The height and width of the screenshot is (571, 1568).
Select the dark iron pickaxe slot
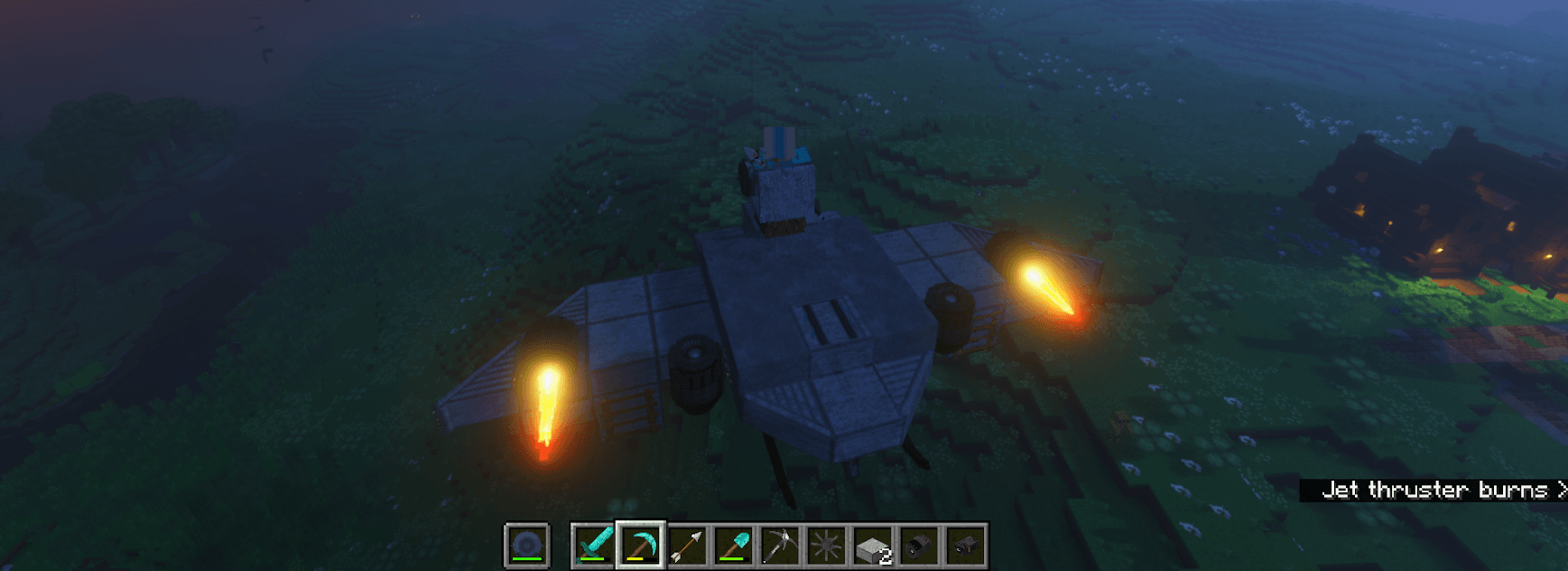point(780,546)
